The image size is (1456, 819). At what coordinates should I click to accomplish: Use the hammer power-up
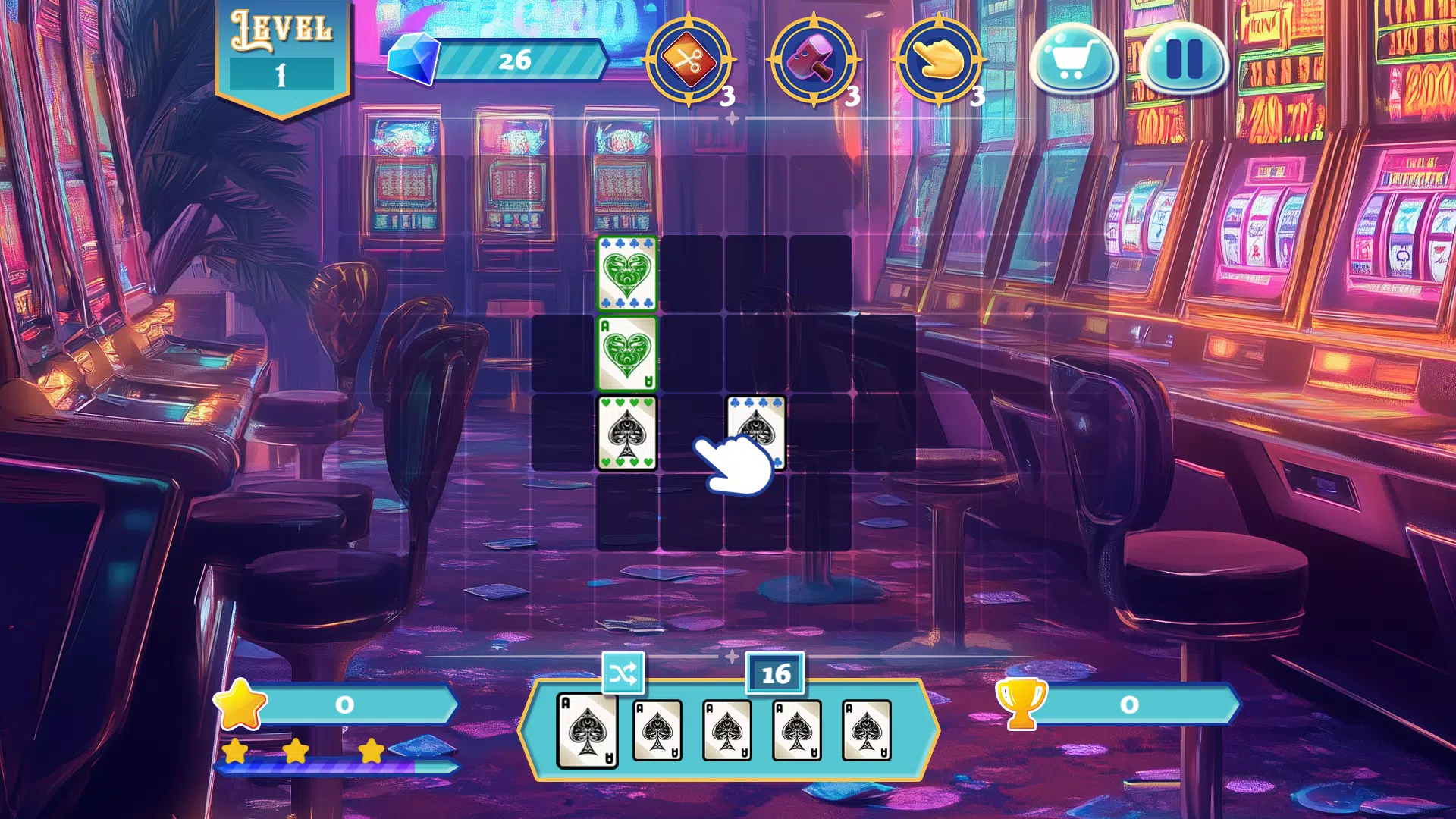tap(814, 61)
